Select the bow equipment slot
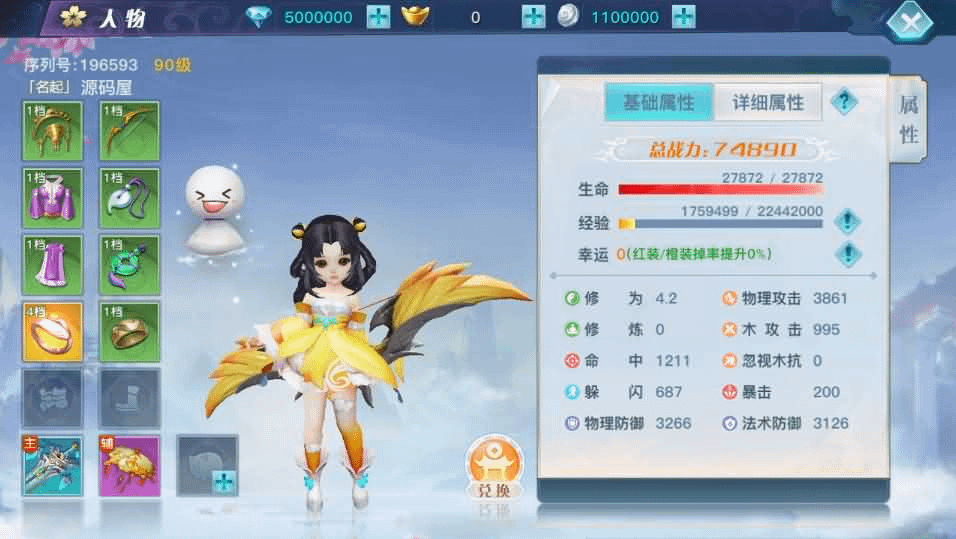Screen dimensions: 956x539 [130, 131]
